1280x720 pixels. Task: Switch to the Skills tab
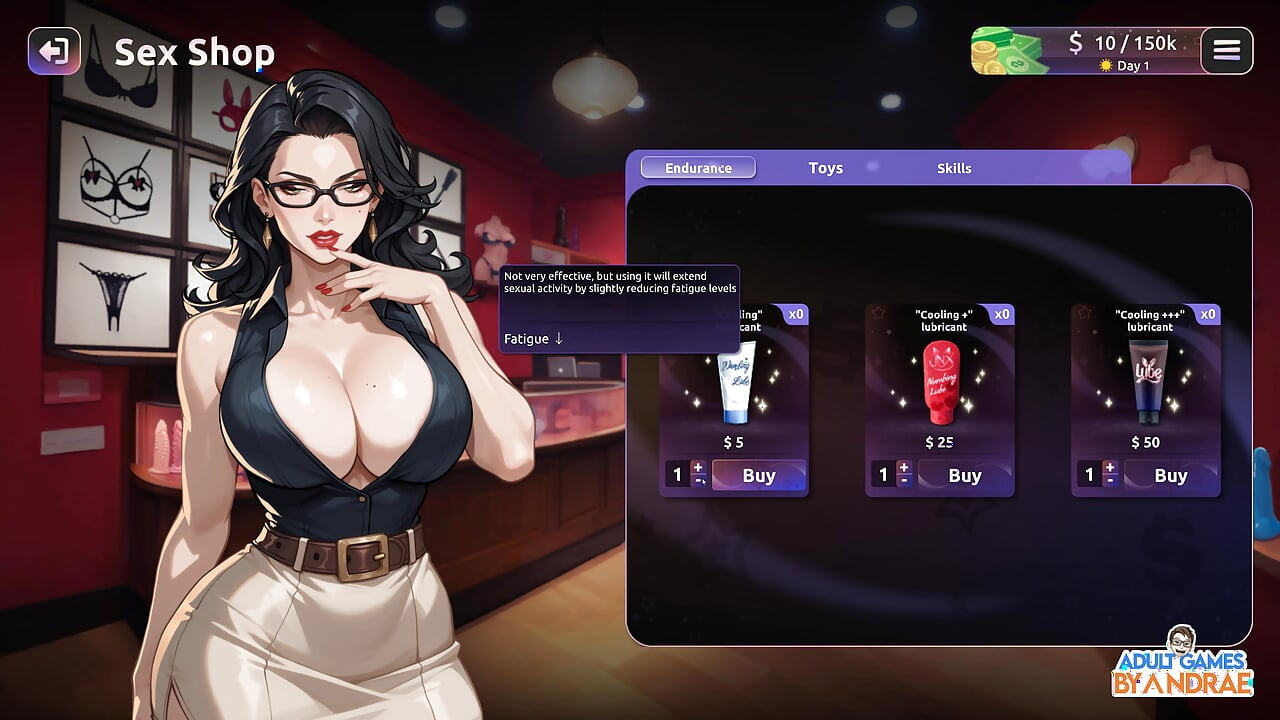click(954, 167)
